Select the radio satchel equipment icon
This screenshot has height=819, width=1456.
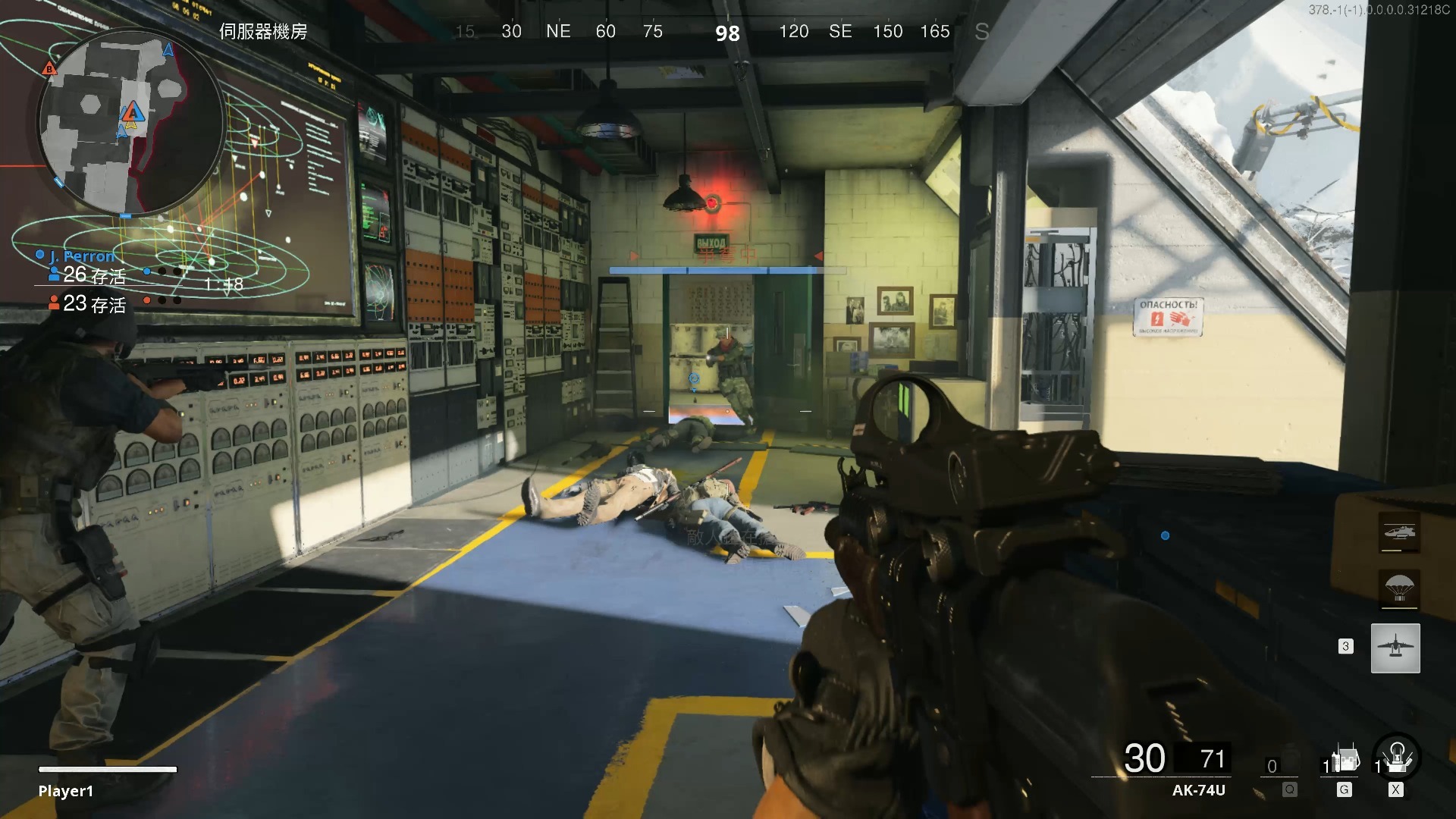1345,759
